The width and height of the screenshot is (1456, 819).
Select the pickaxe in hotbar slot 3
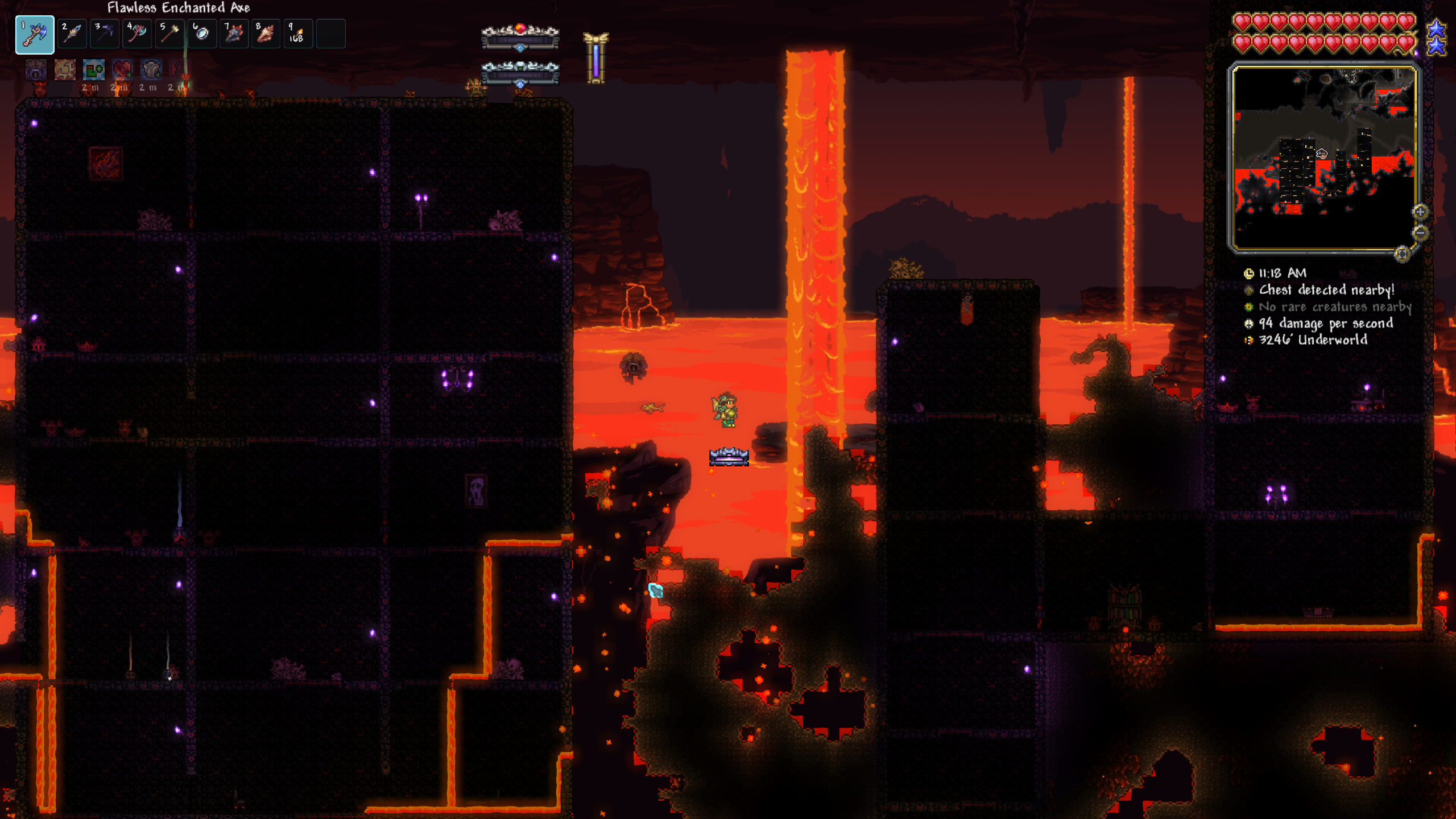(104, 34)
